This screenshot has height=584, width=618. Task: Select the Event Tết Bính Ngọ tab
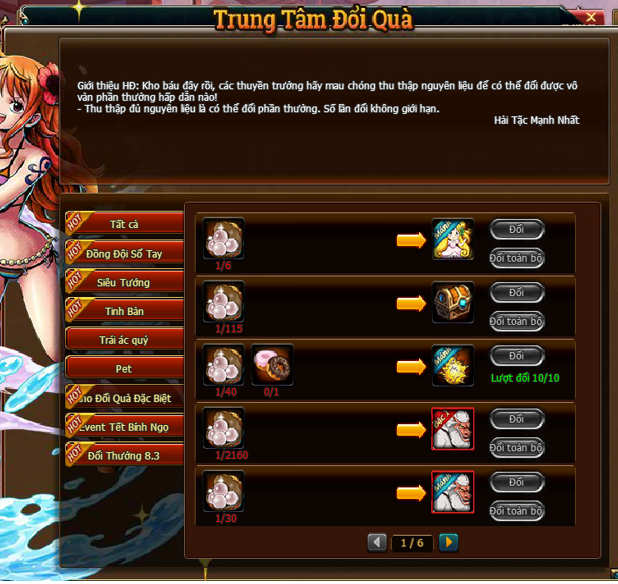point(125,426)
